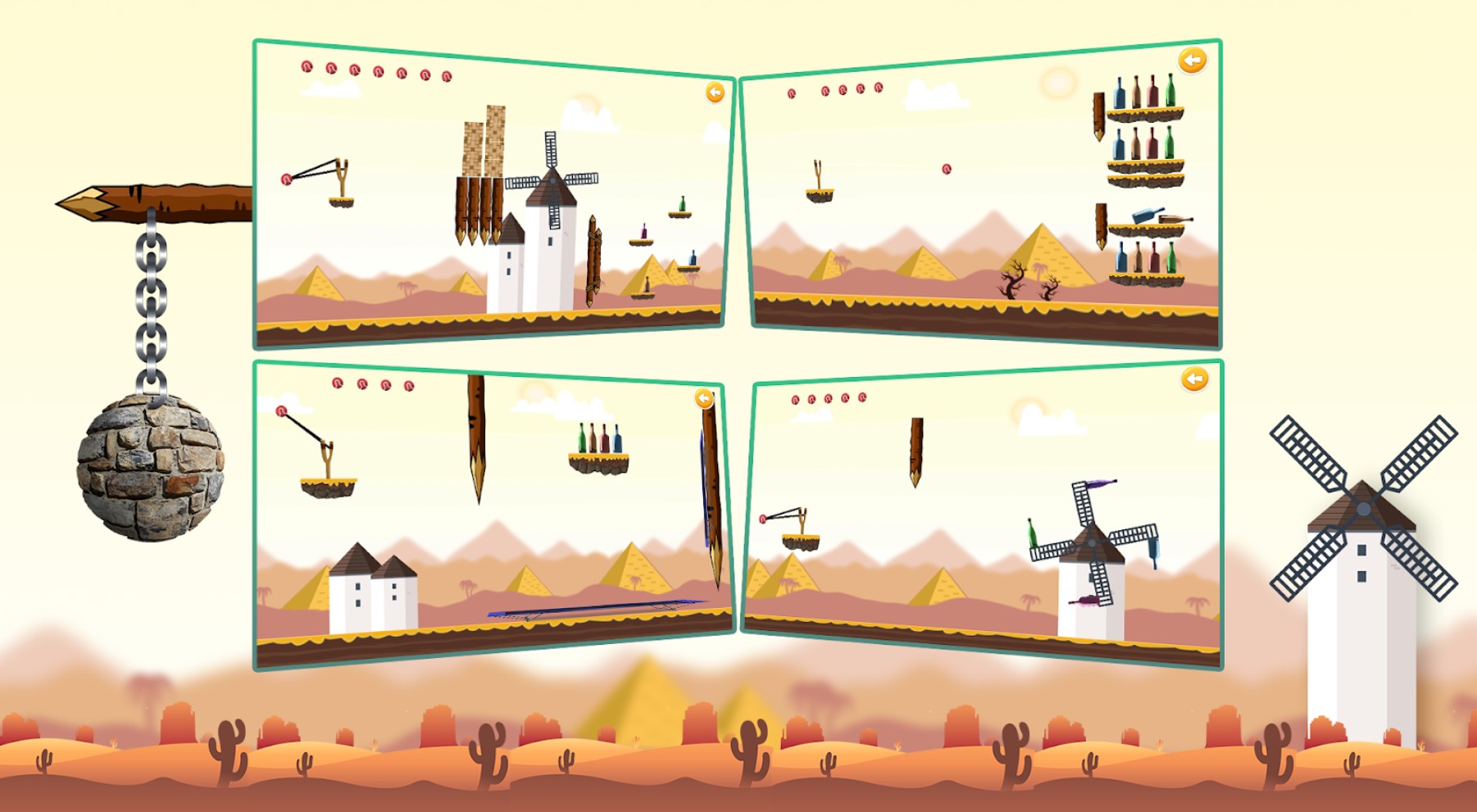
Task: Click back arrow in the stacked bottle shelves screenshot
Action: coord(1192,61)
